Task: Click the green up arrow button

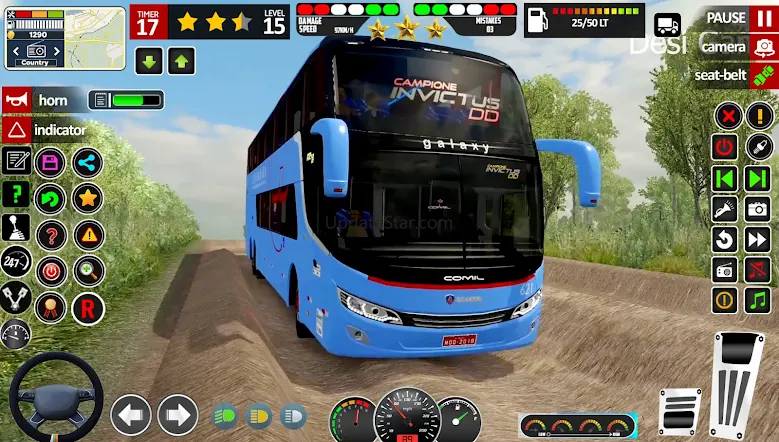Action: coord(180,61)
